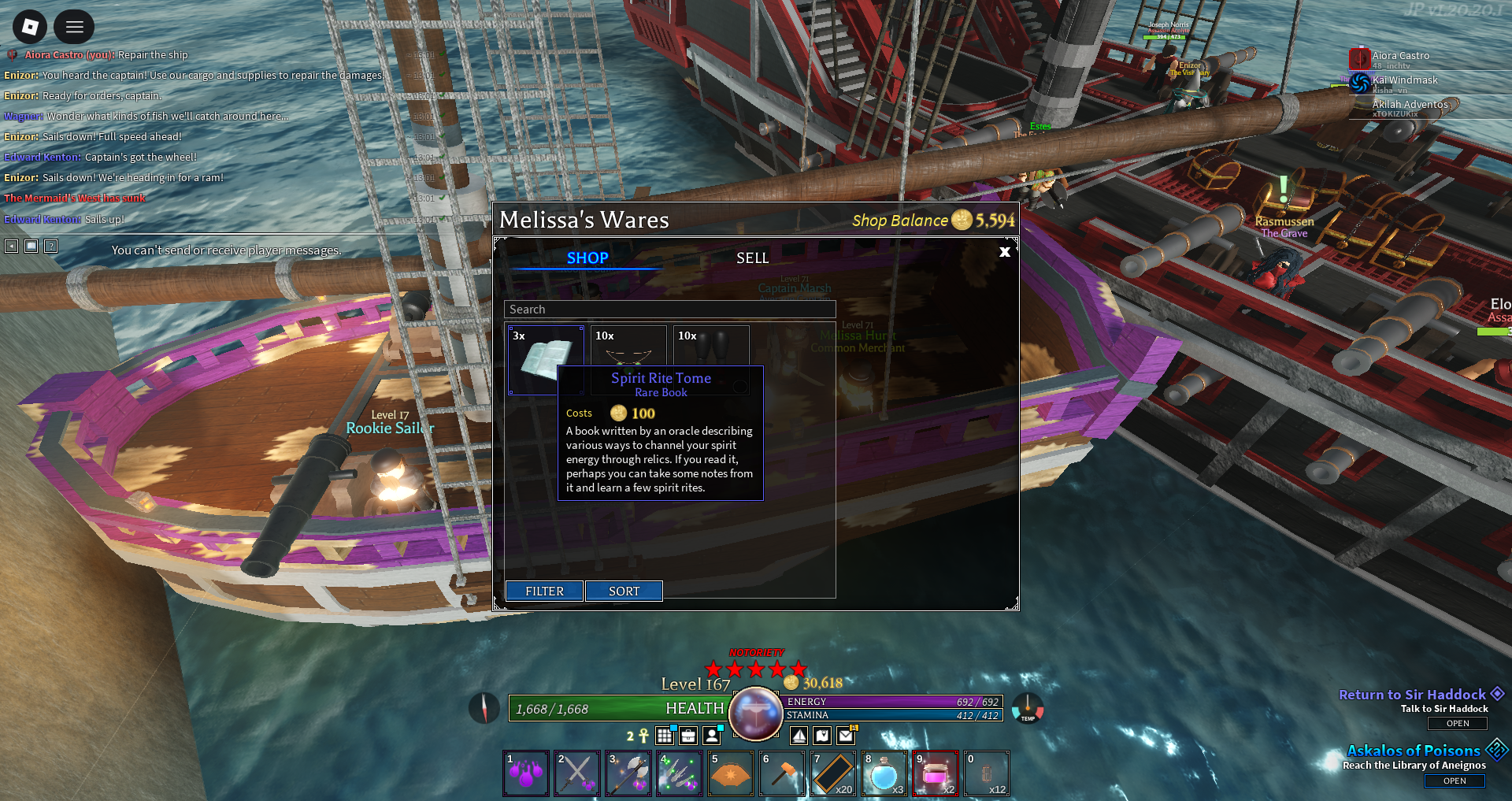
Task: Switch to the SELL tab
Action: click(752, 258)
